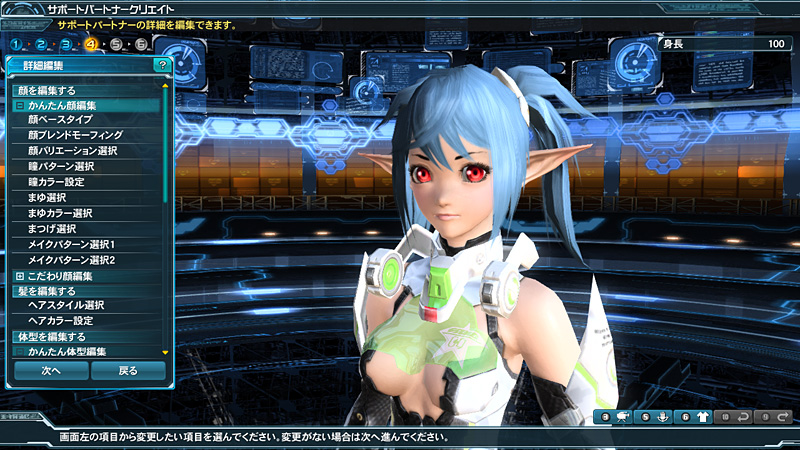Open 顔ブレンドモーフィング option
800x450 pixels.
[75, 135]
